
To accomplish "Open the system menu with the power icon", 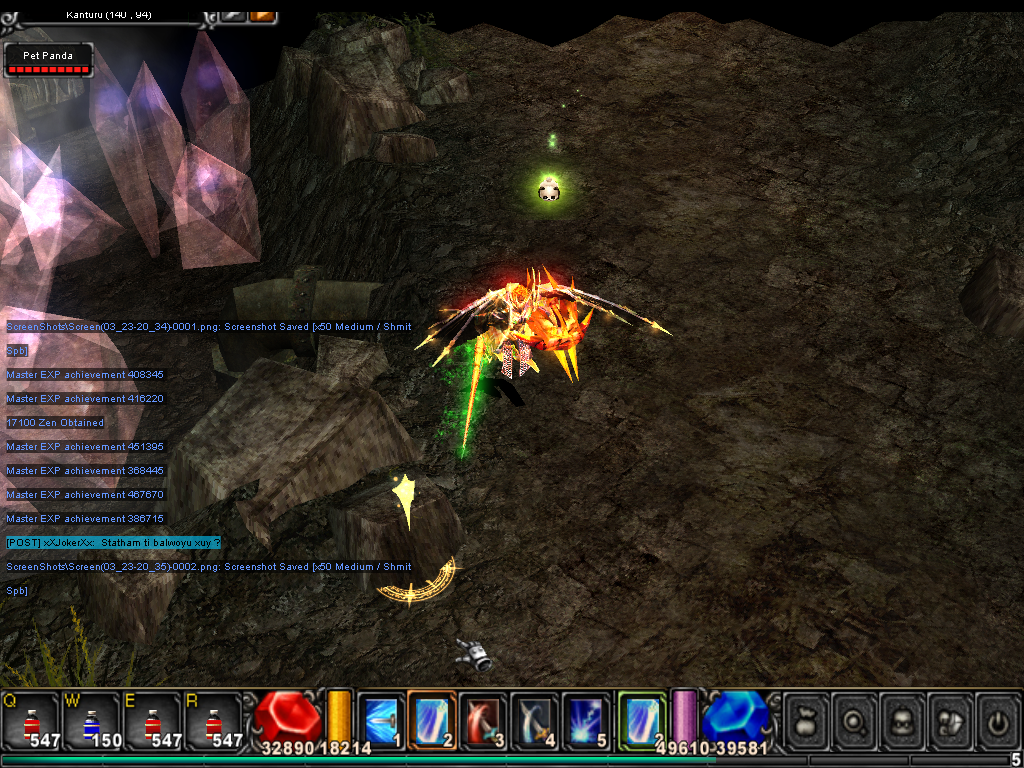I will click(998, 720).
